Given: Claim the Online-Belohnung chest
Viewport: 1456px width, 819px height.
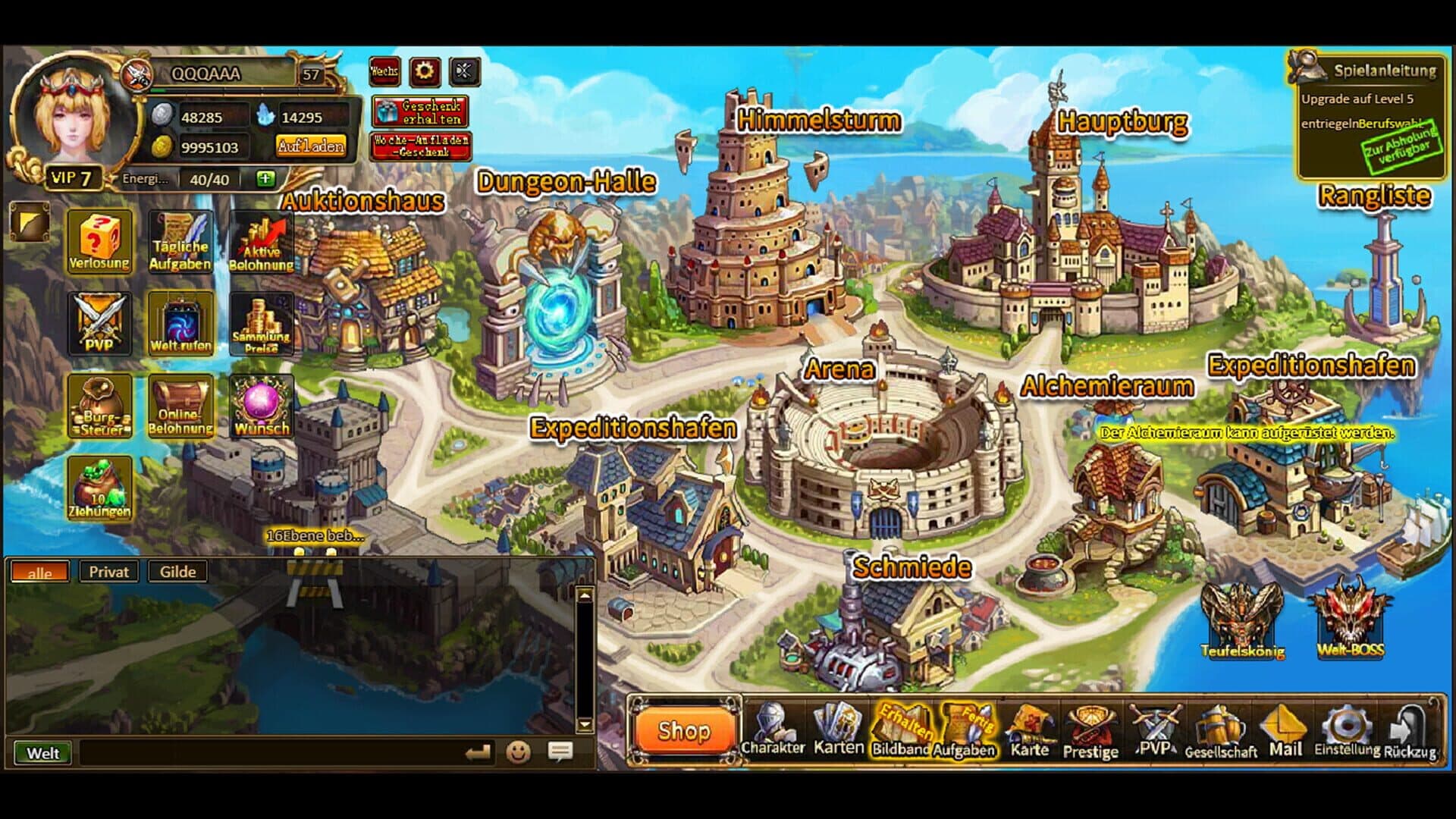Looking at the screenshot, I should (180, 406).
